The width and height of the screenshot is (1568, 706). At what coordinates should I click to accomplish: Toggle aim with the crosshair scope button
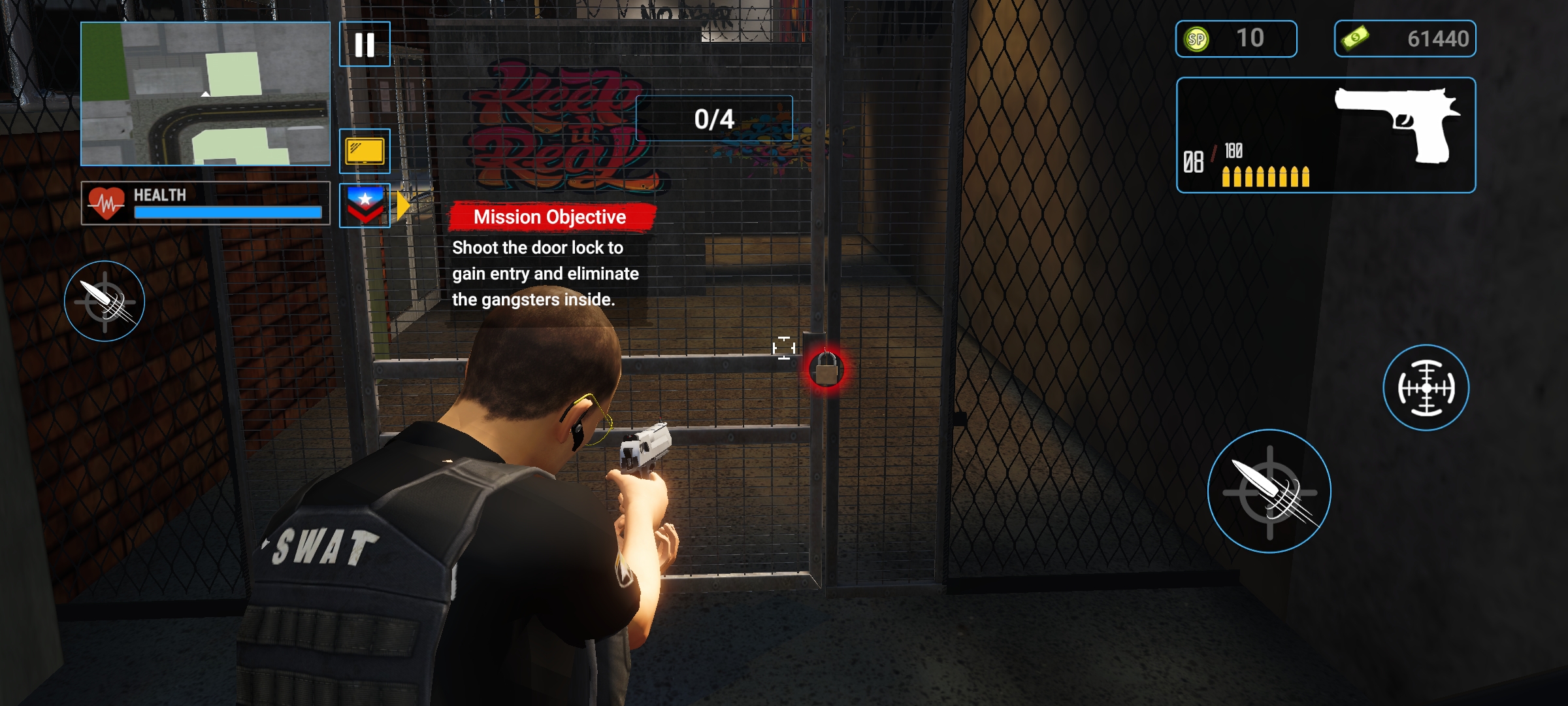coord(1426,388)
